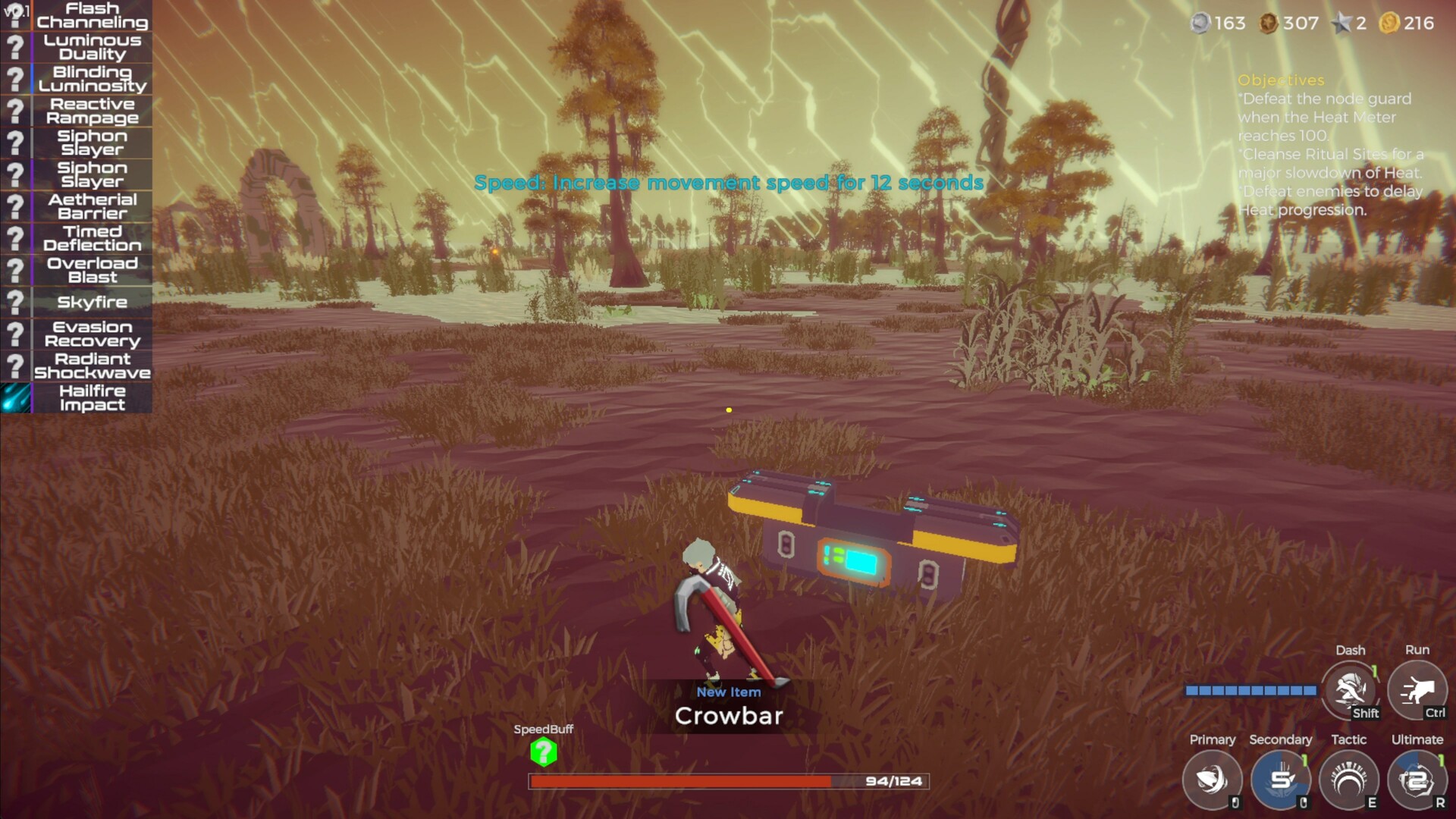Select the Primary ability icon

click(x=1212, y=780)
